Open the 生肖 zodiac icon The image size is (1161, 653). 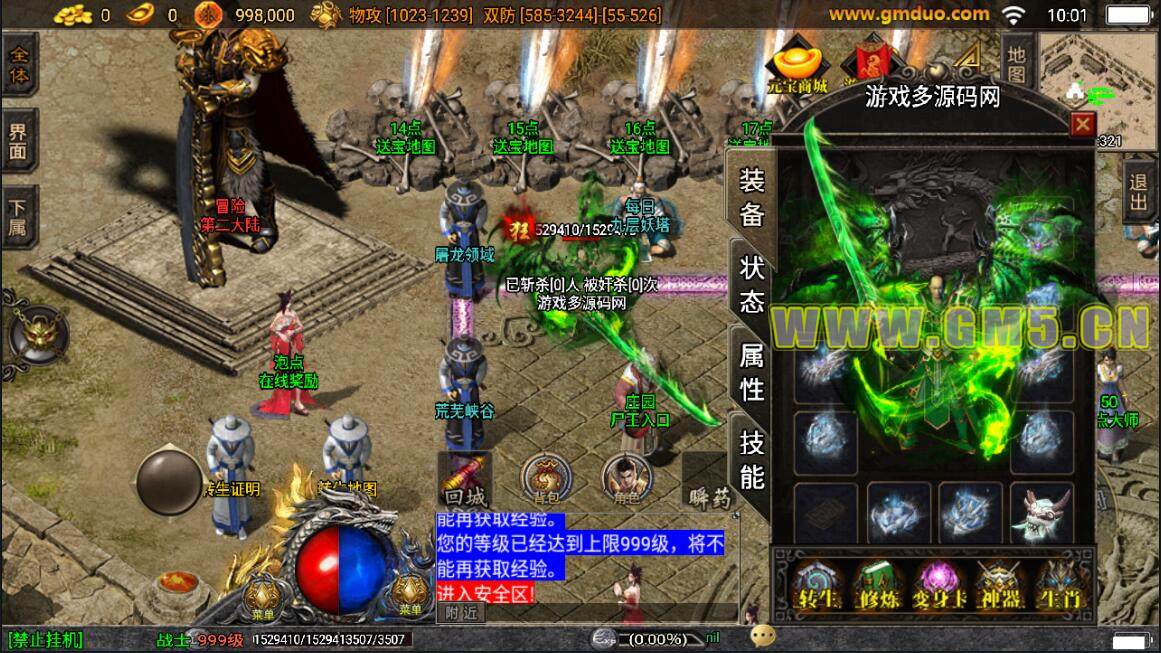(x=1058, y=584)
